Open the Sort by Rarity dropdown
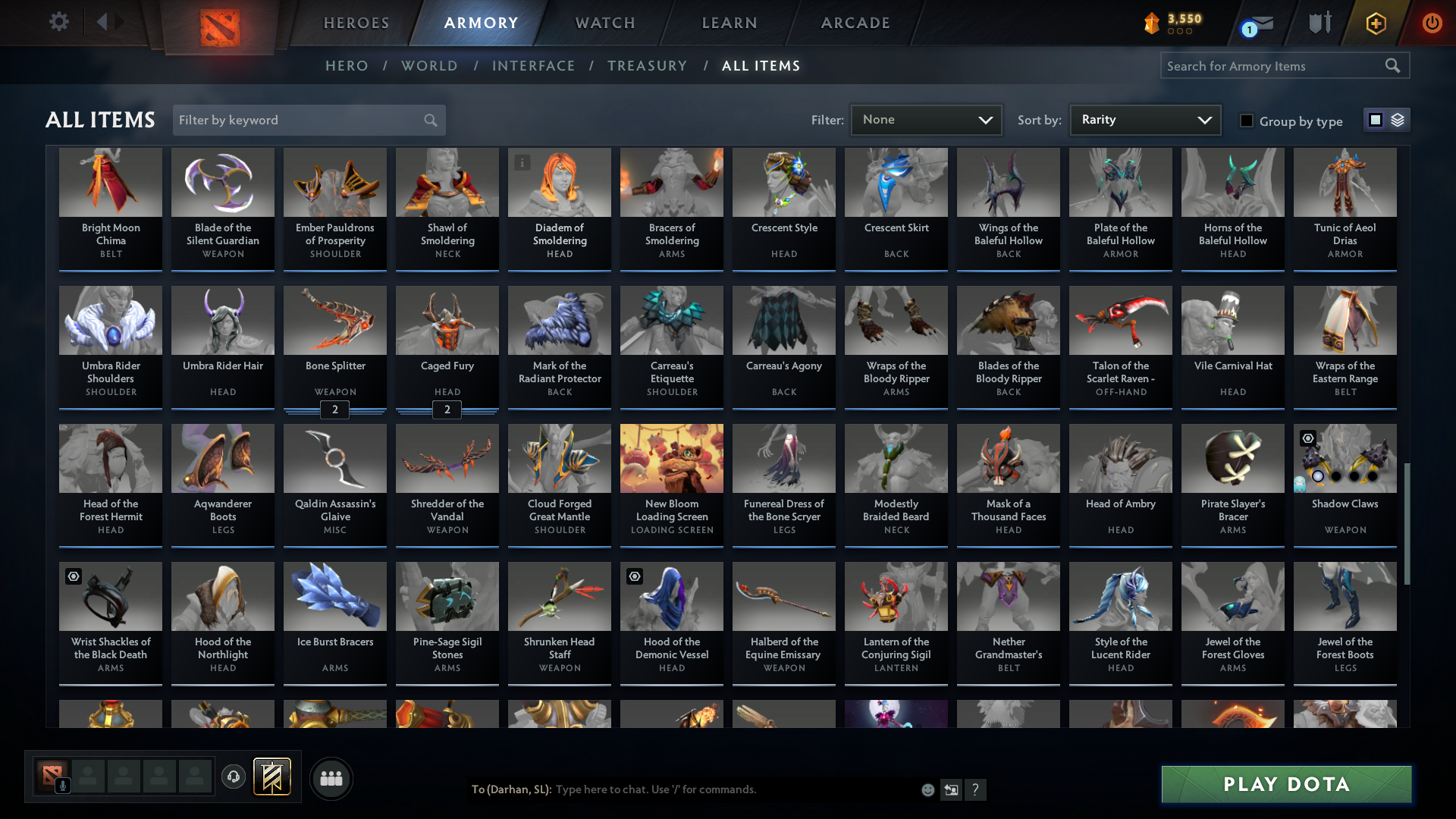The width and height of the screenshot is (1456, 819). pyautogui.click(x=1144, y=119)
